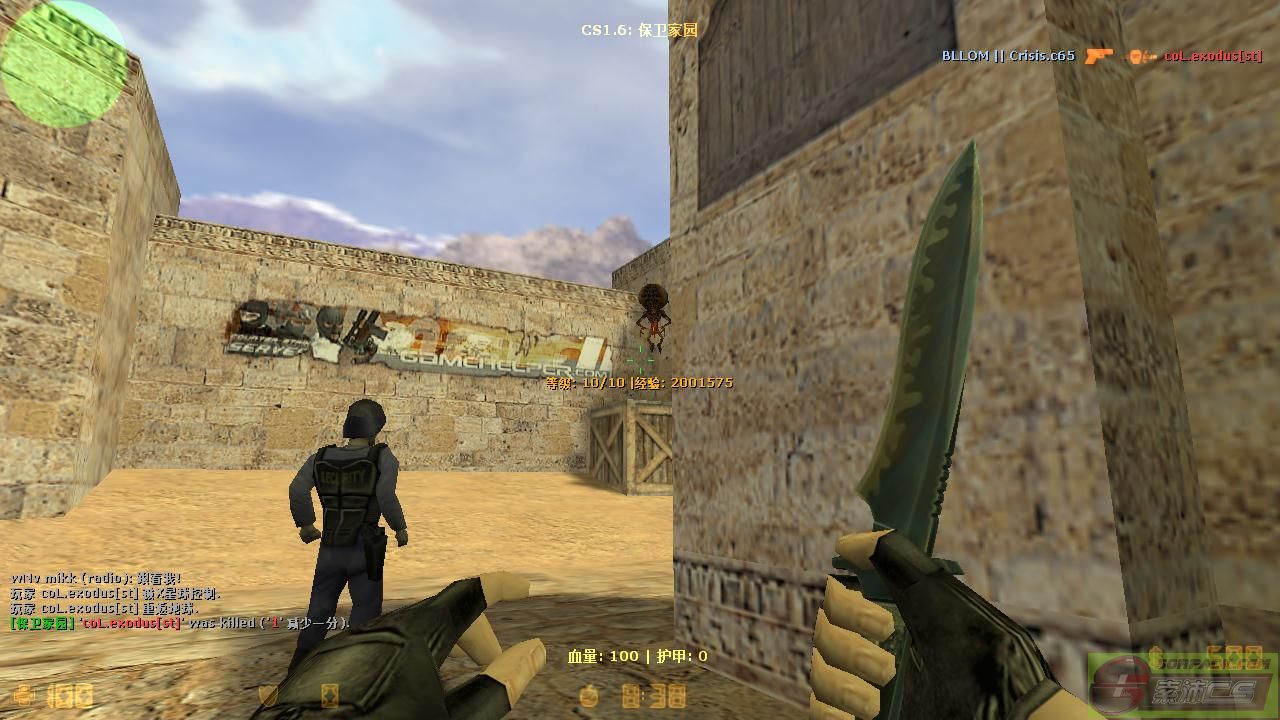
Task: Click the armor shield icon
Action: click(268, 695)
